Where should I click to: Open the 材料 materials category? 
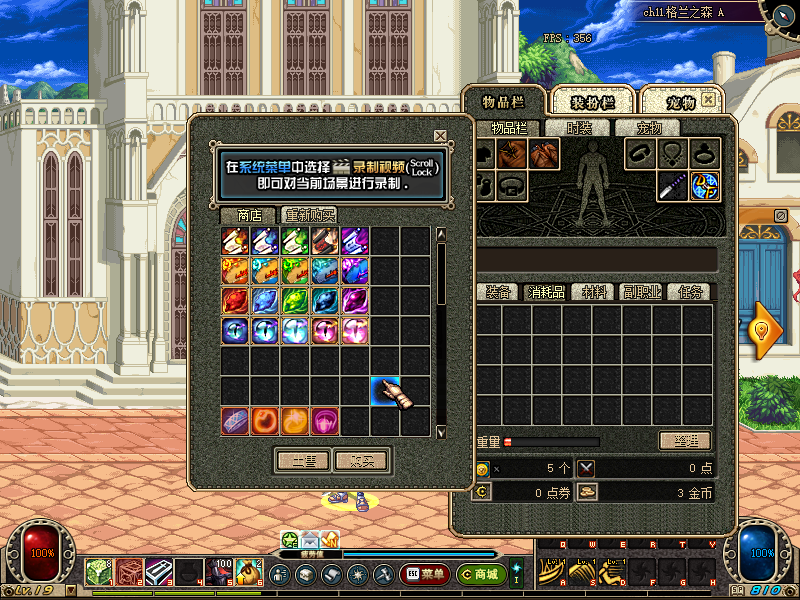[595, 292]
